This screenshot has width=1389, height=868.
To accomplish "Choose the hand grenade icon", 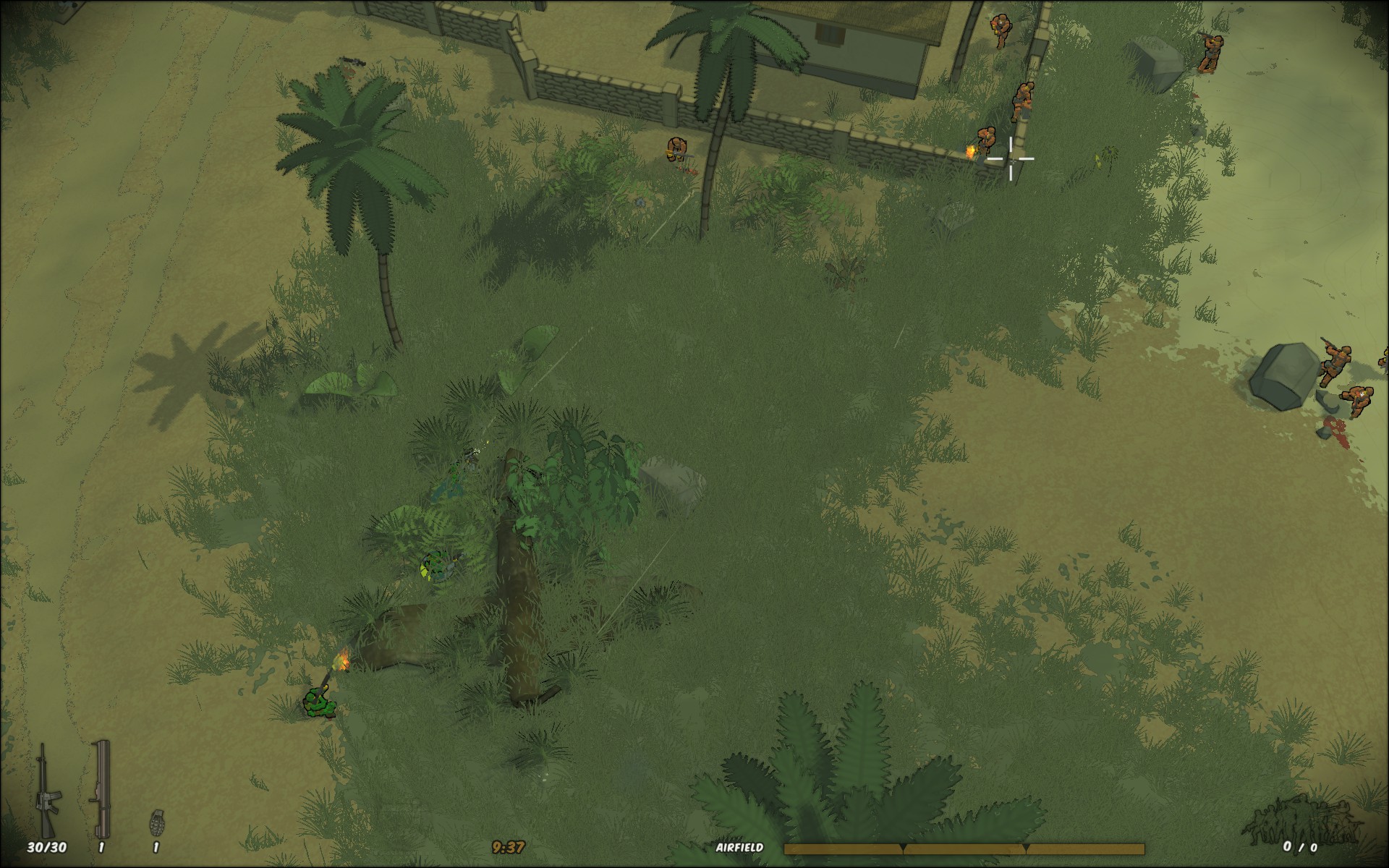I will [156, 822].
